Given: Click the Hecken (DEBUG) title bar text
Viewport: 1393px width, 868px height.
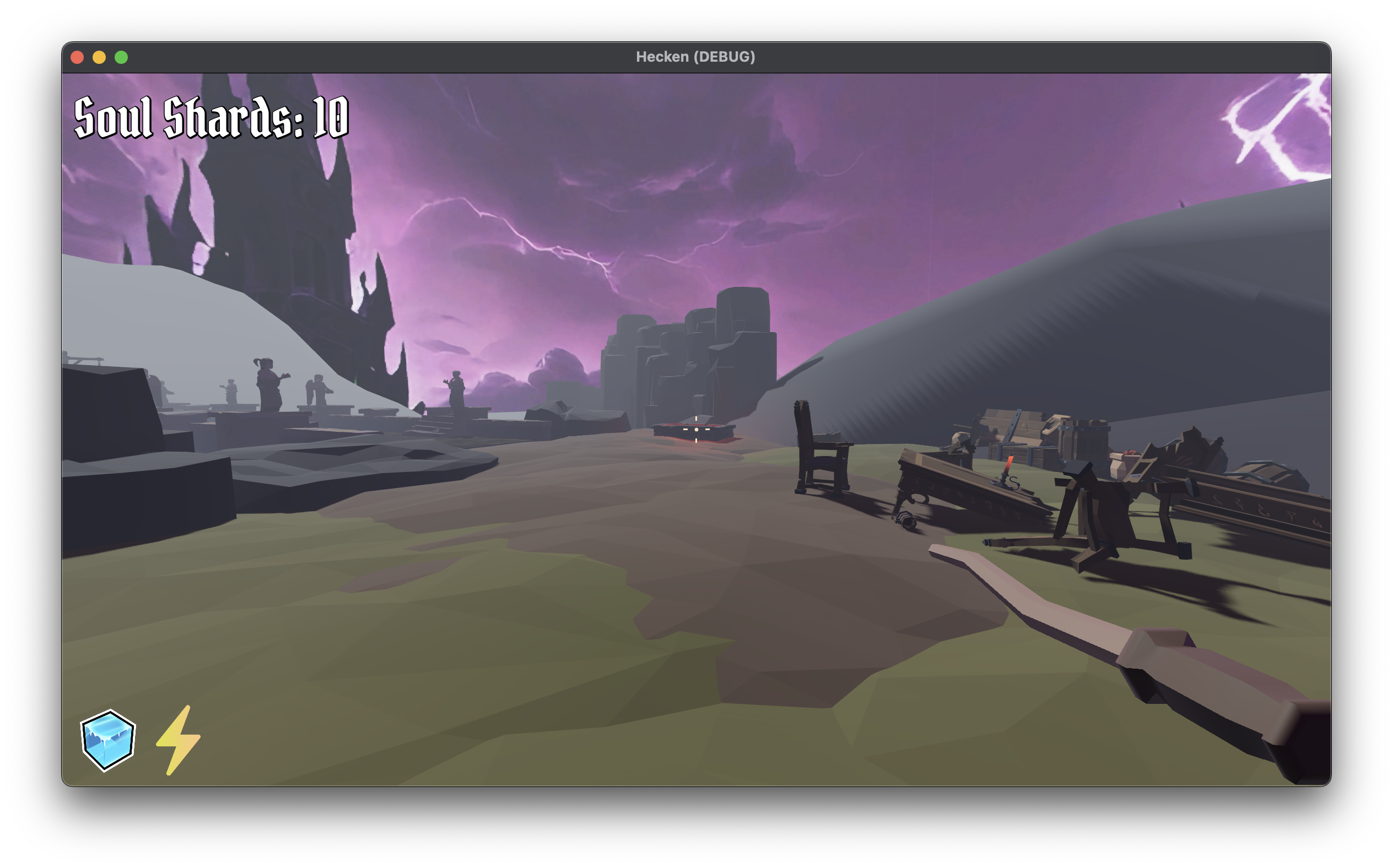Looking at the screenshot, I should [x=696, y=56].
